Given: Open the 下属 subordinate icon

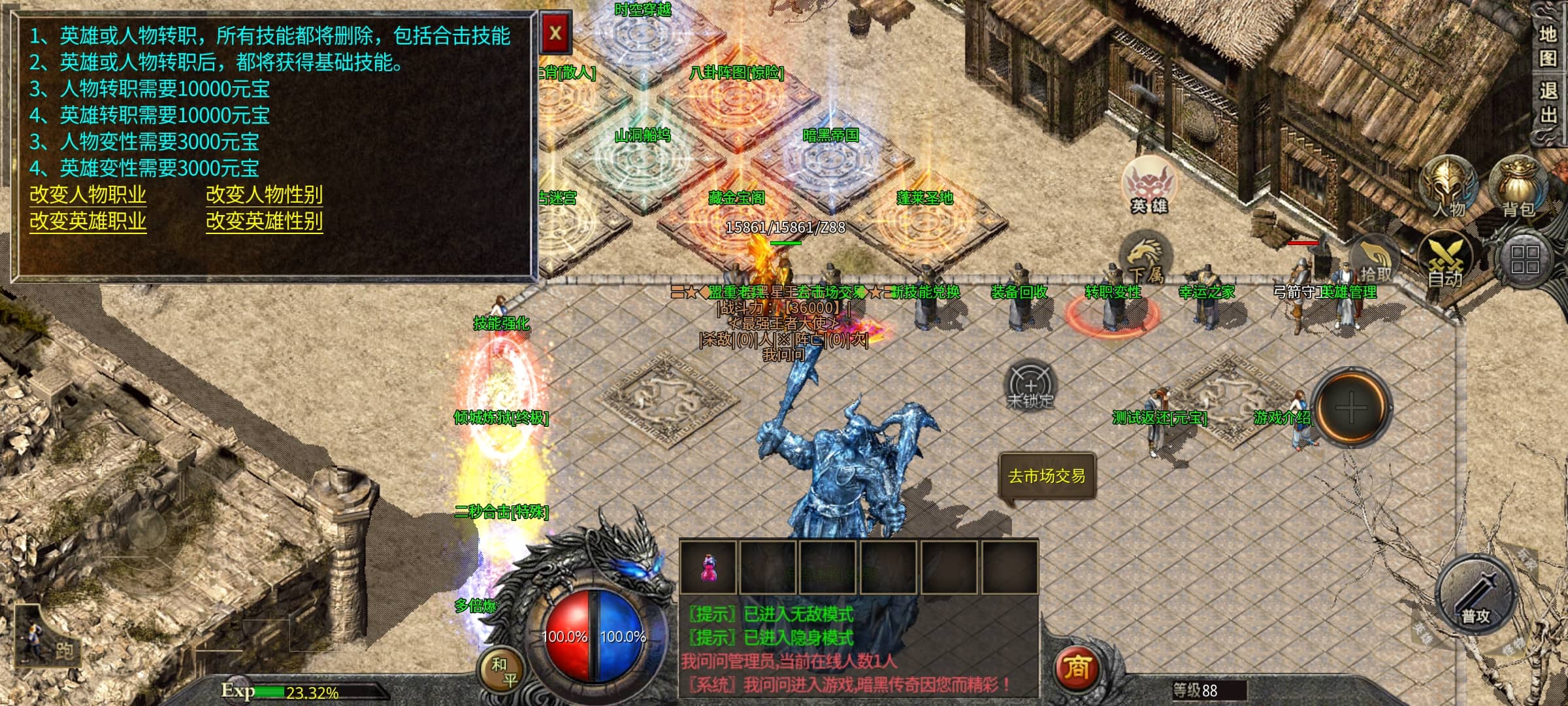Looking at the screenshot, I should click(1143, 260).
